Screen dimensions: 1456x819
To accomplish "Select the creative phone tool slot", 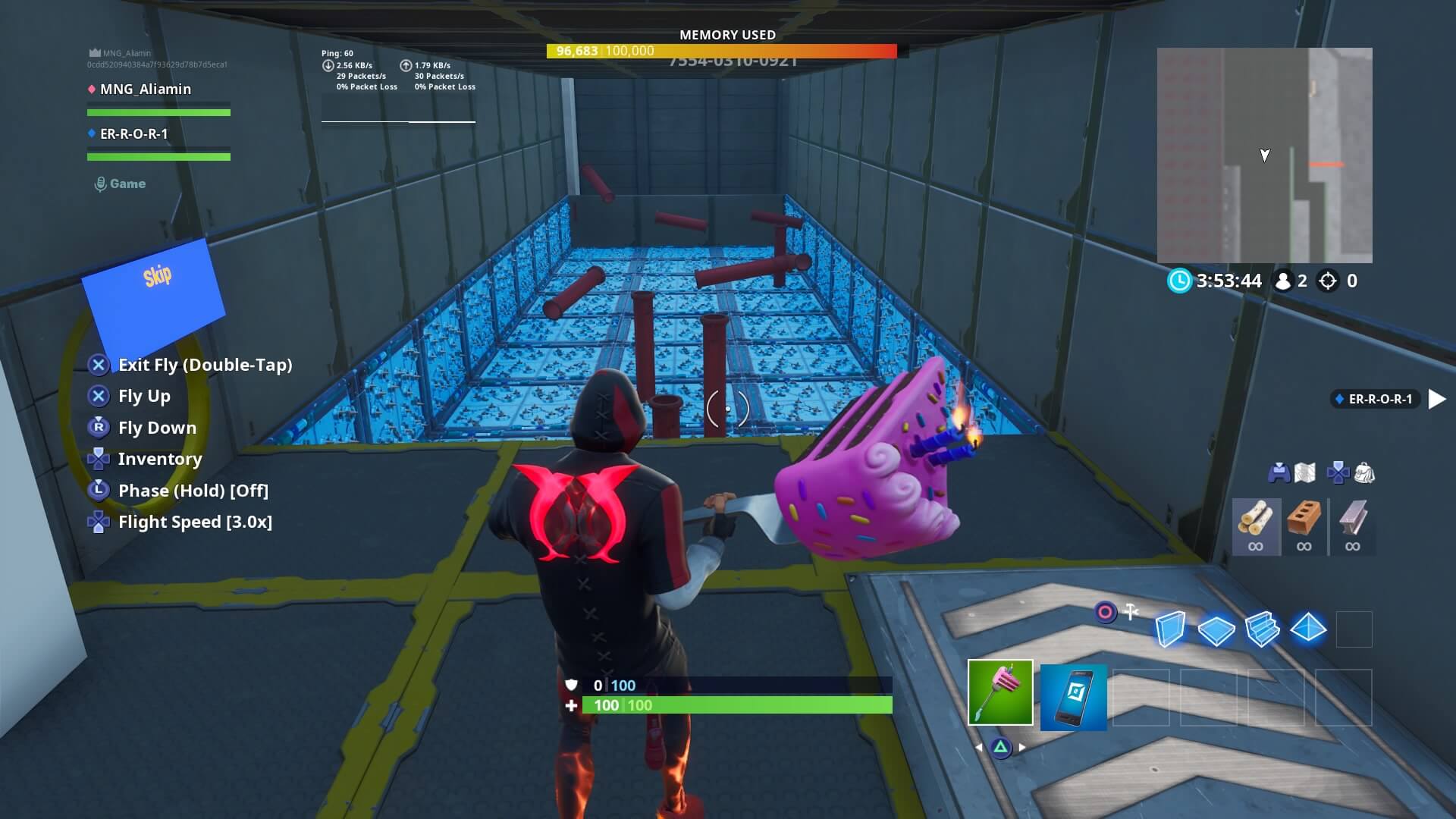I will click(1074, 696).
